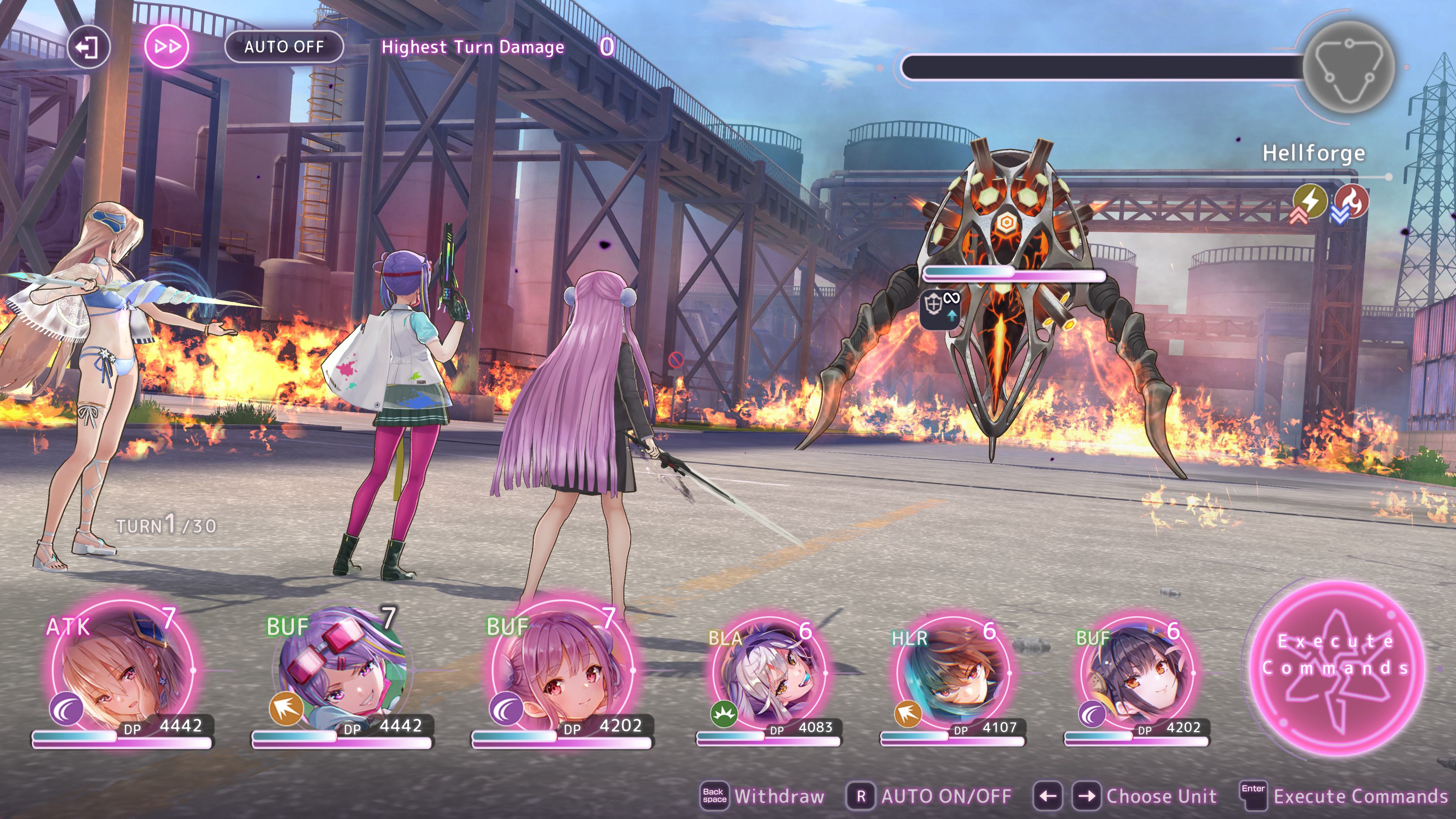The image size is (1456, 819).
Task: Select the goggles-wearing BUF unit portrait
Action: pyautogui.click(x=342, y=670)
